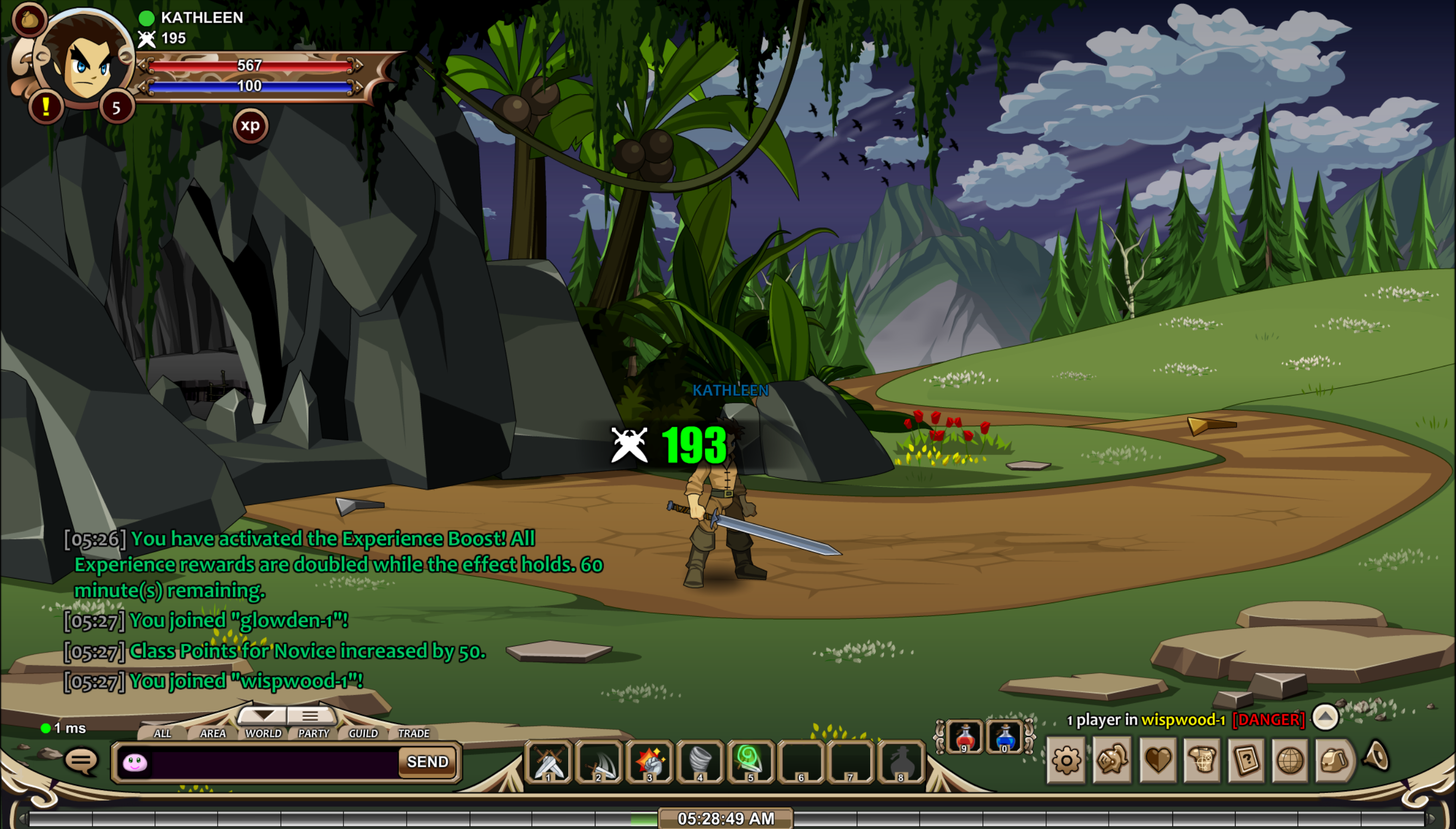This screenshot has width=1456, height=829.
Task: Click the Send chat button
Action: click(x=427, y=762)
